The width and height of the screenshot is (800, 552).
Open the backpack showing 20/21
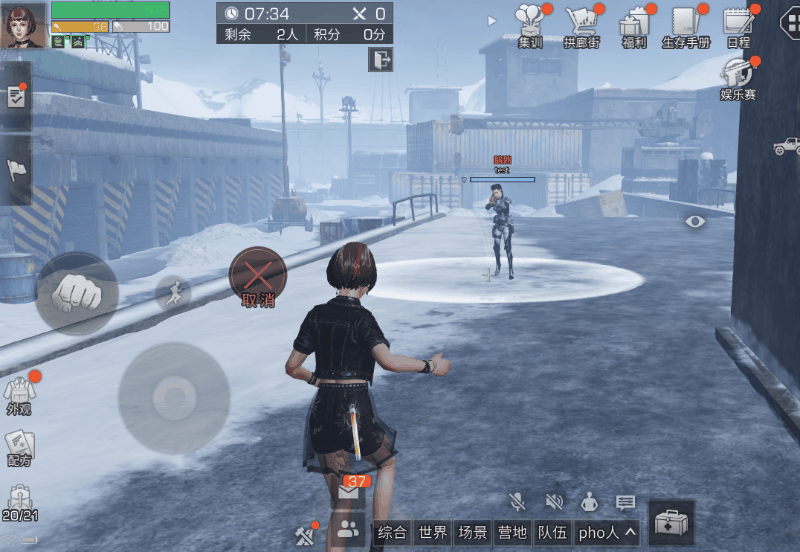point(19,502)
